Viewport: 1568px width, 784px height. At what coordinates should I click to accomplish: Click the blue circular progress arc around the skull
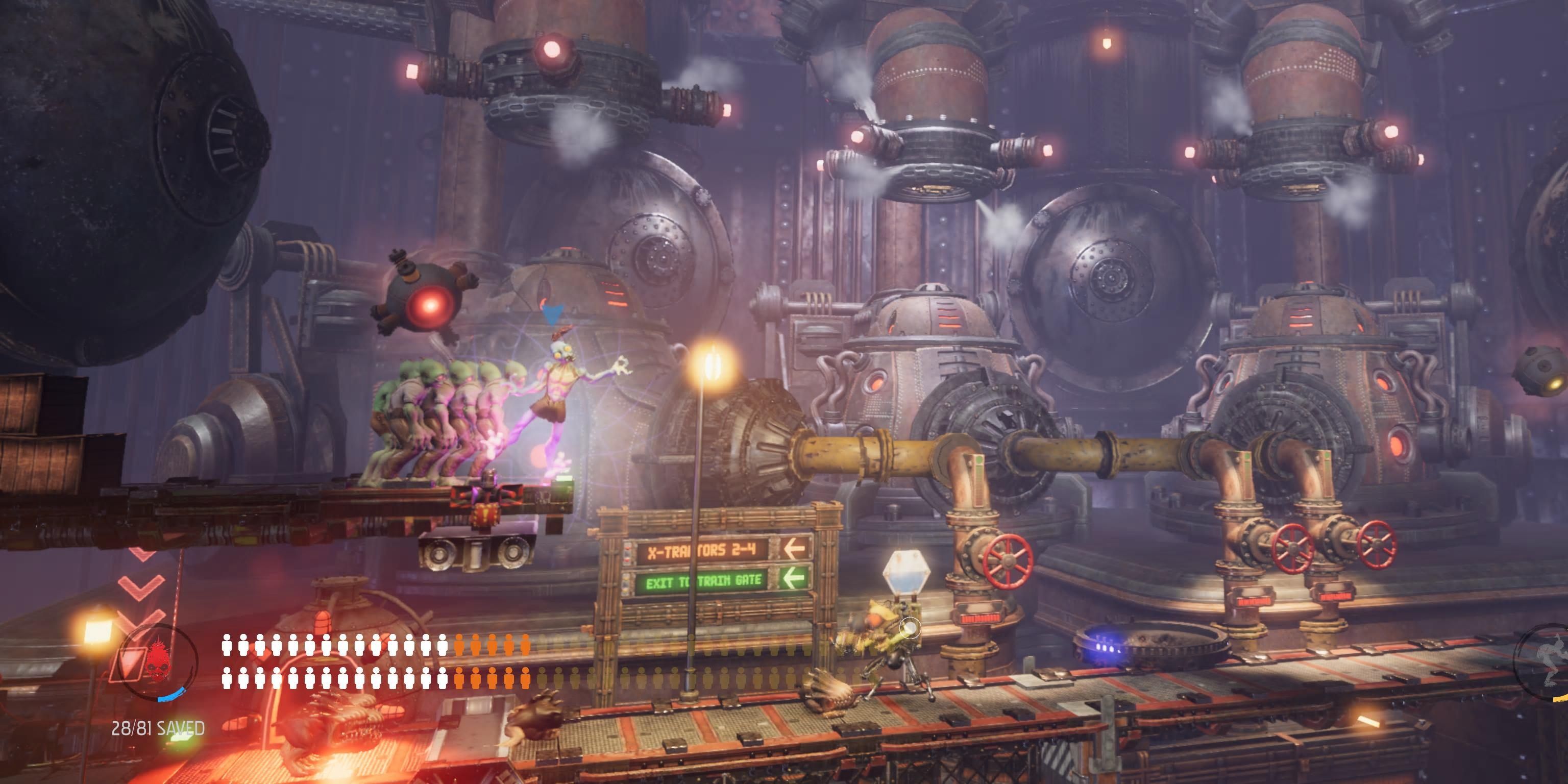pyautogui.click(x=171, y=696)
